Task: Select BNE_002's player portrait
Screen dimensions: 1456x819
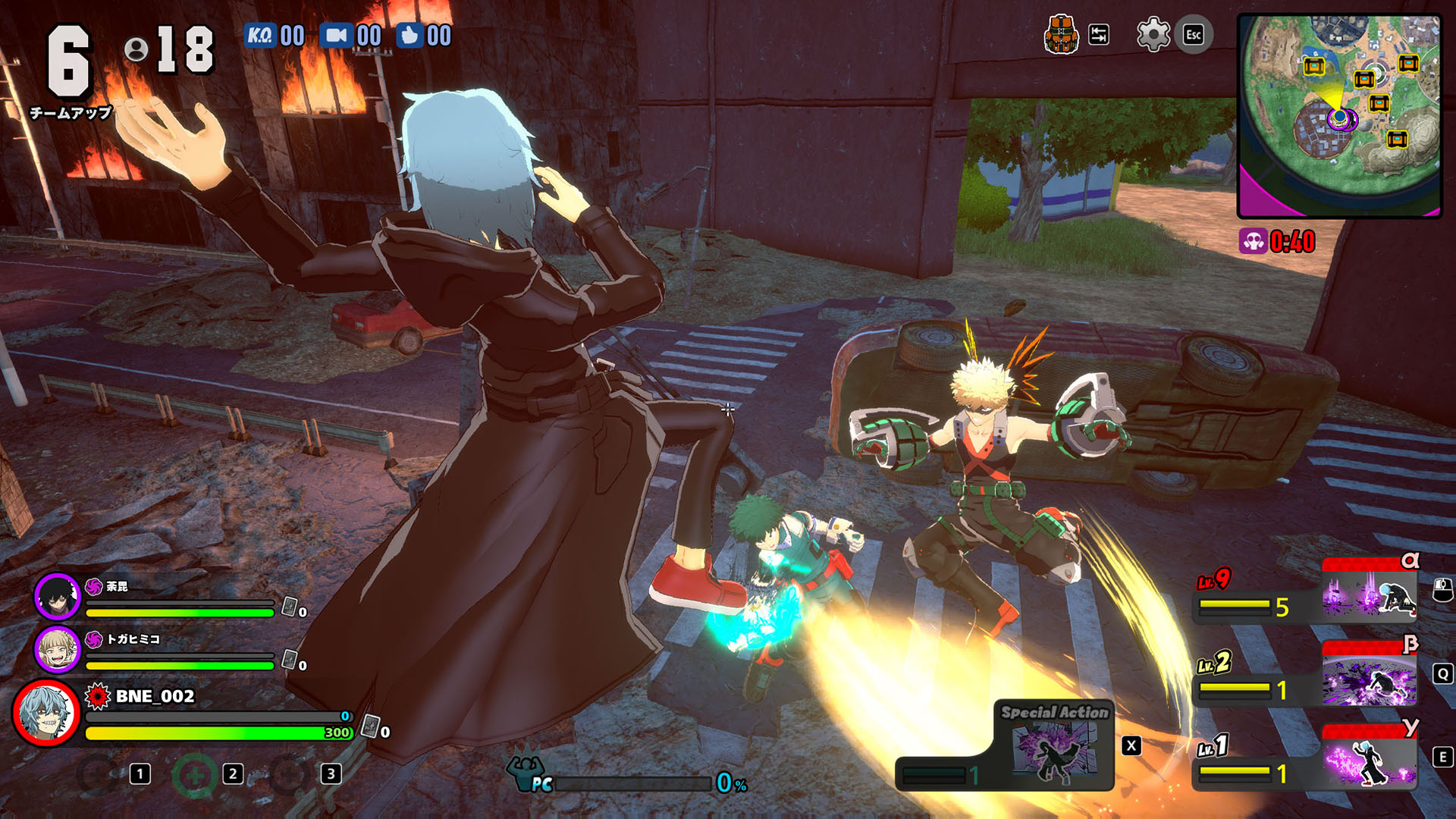Action: click(47, 713)
